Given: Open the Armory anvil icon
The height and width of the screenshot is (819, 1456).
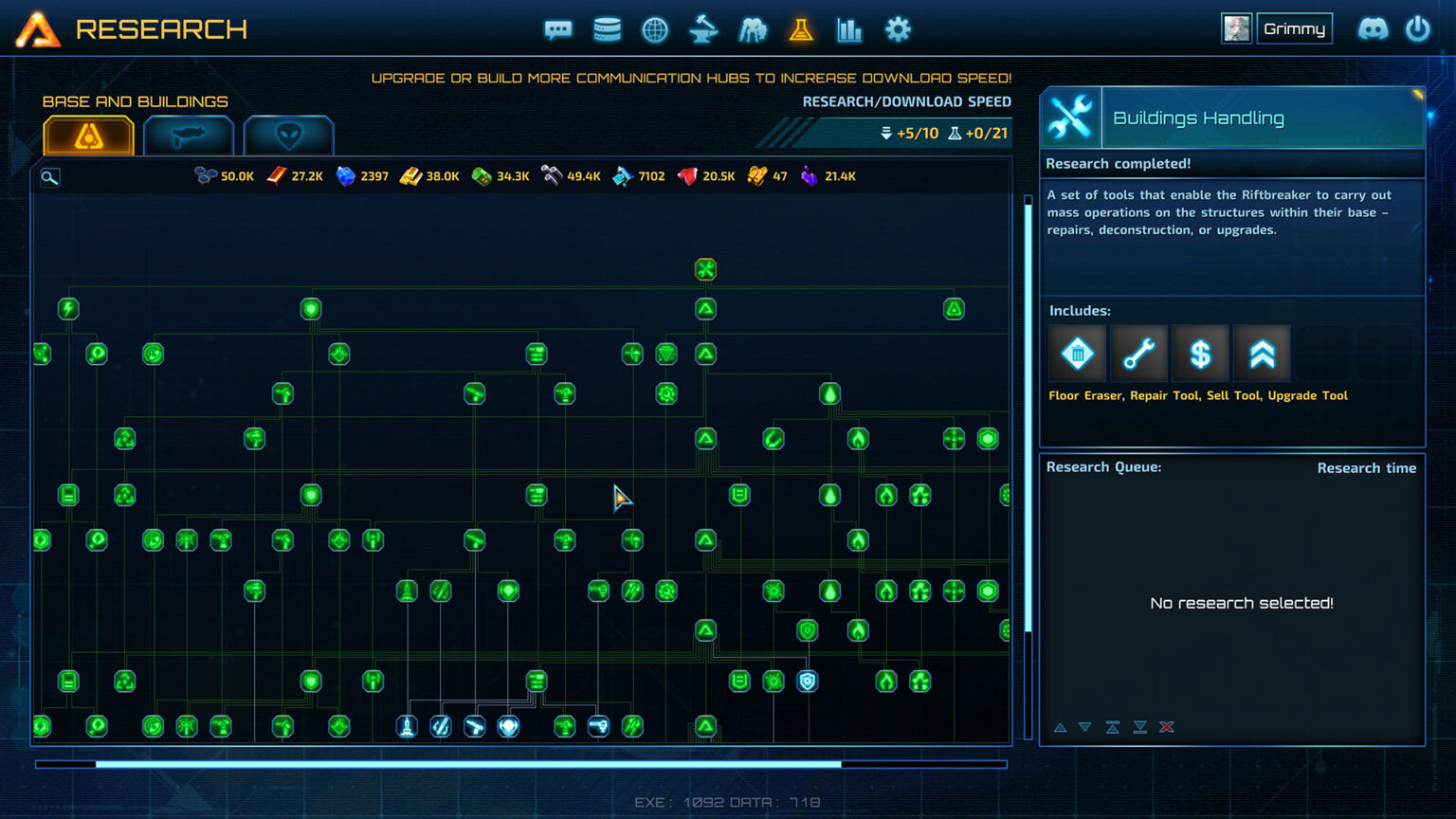Looking at the screenshot, I should tap(704, 29).
